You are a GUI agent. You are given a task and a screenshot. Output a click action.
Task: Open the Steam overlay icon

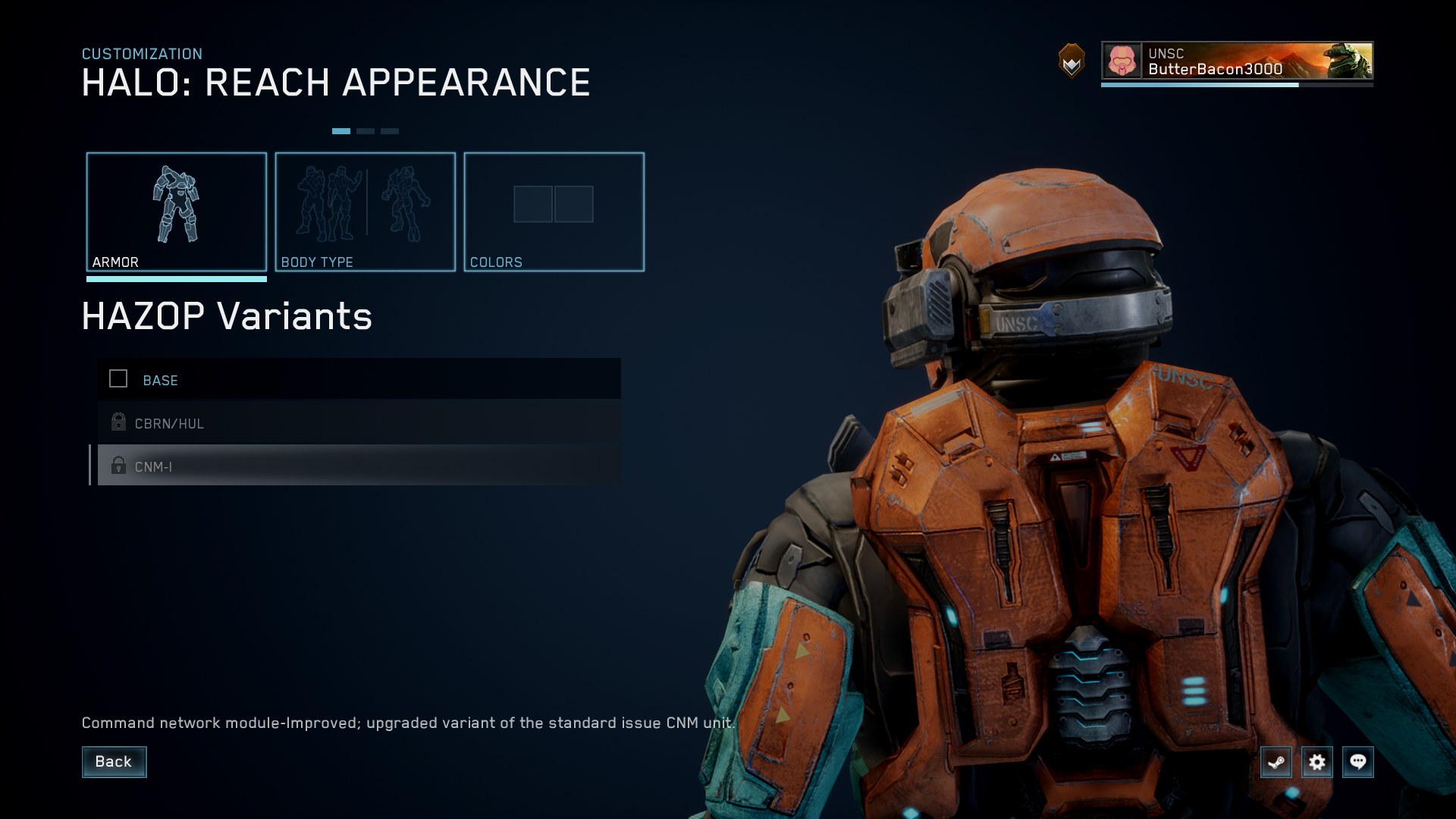coord(1276,762)
